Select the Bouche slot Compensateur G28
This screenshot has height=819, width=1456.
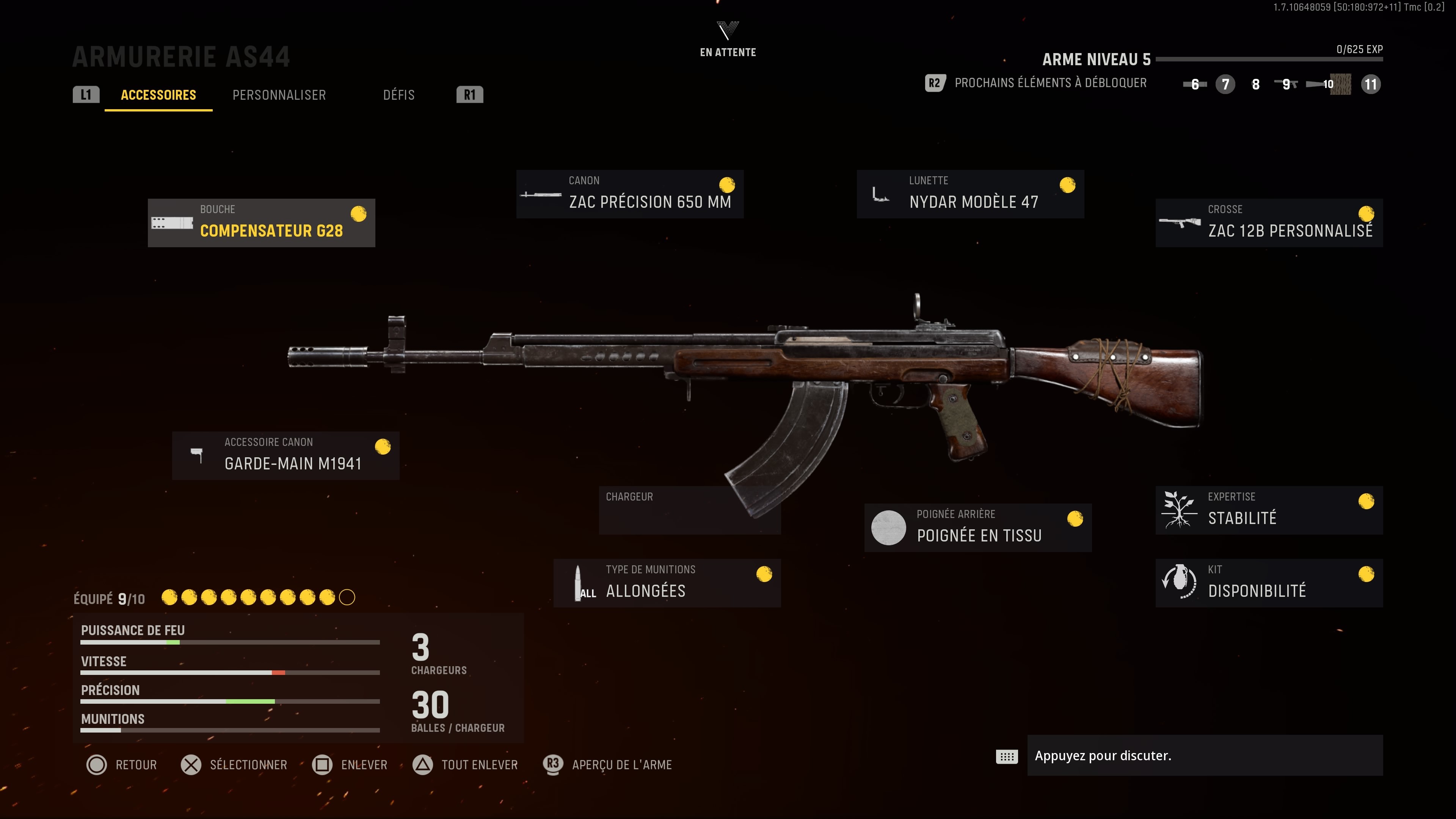(x=261, y=223)
